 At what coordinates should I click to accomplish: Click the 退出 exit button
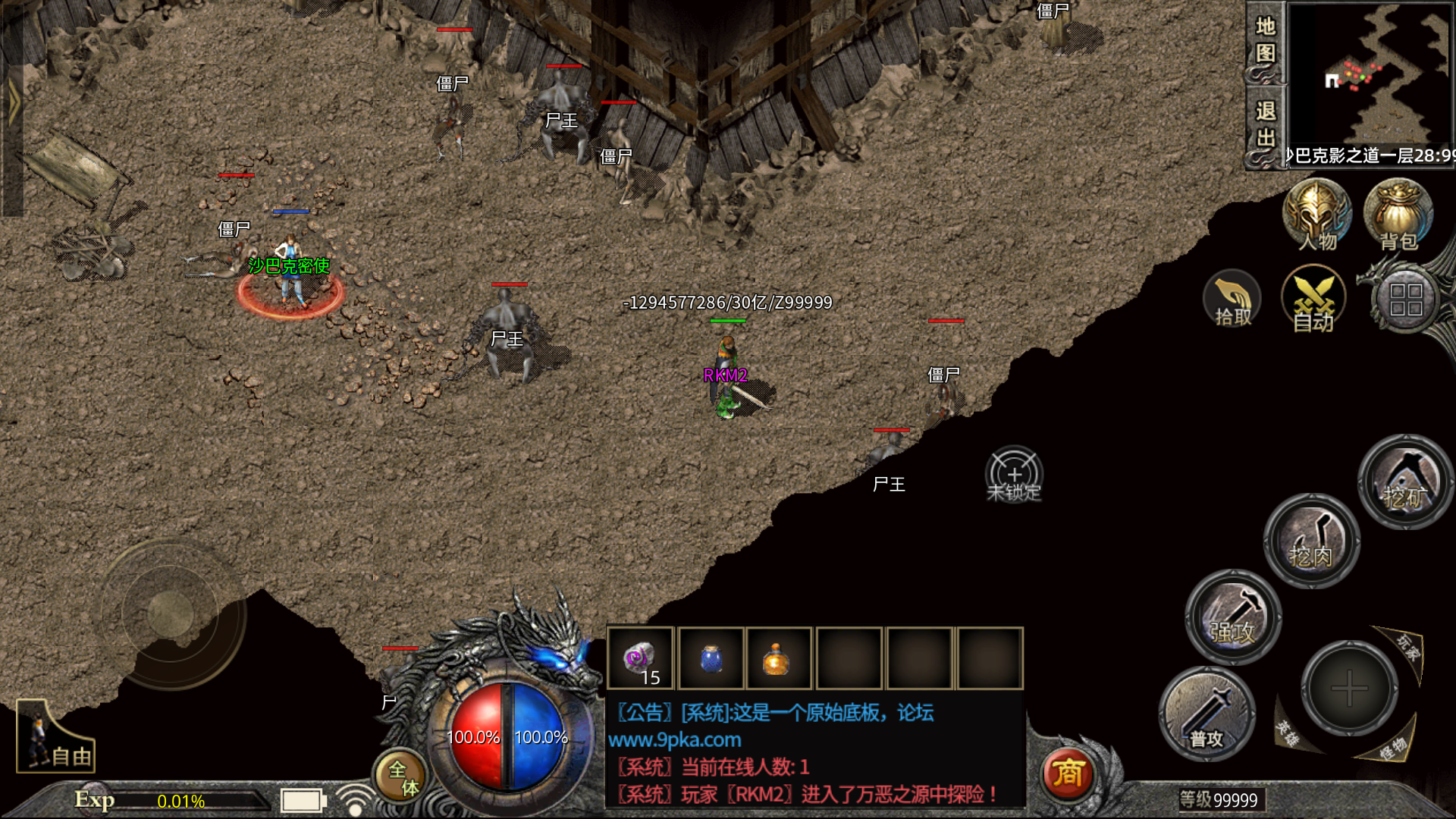[1265, 125]
